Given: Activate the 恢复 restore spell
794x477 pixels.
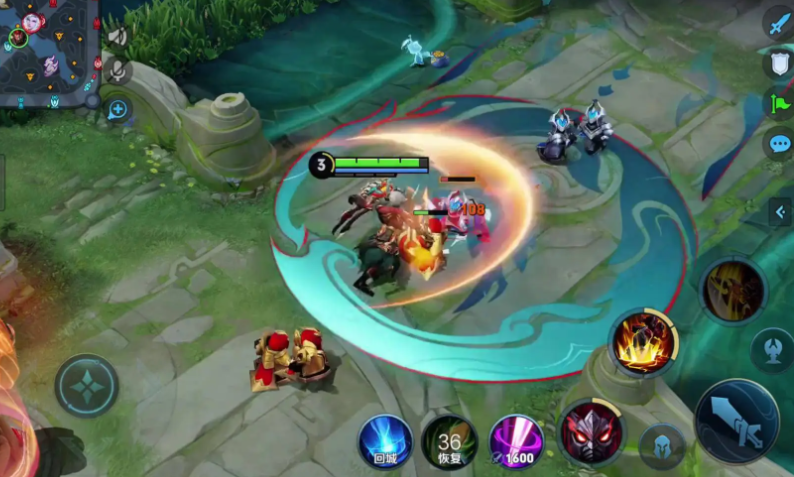Looking at the screenshot, I should point(449,441).
